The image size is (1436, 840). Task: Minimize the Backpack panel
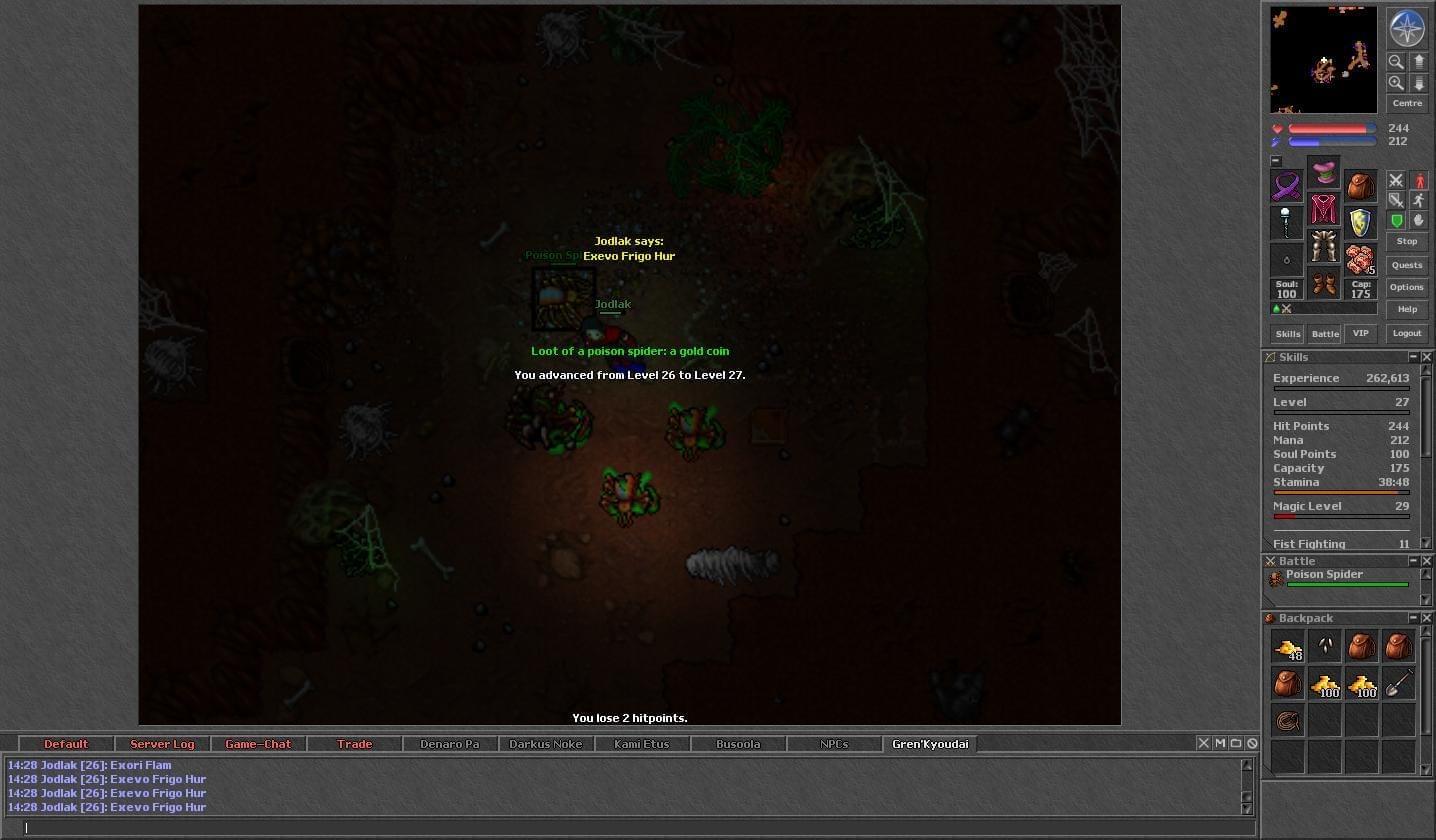(x=1413, y=618)
